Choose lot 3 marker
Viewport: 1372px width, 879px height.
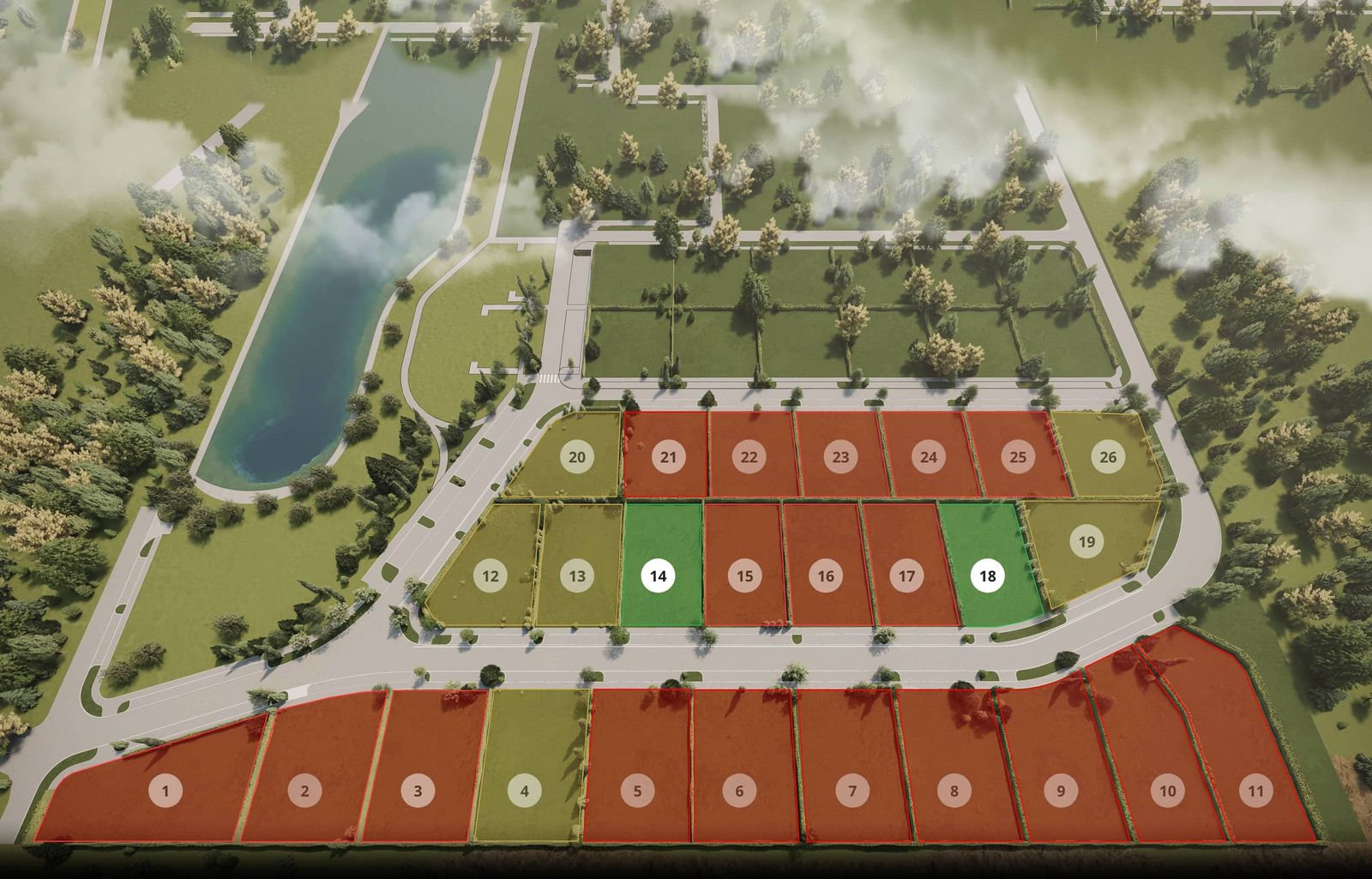(x=418, y=791)
